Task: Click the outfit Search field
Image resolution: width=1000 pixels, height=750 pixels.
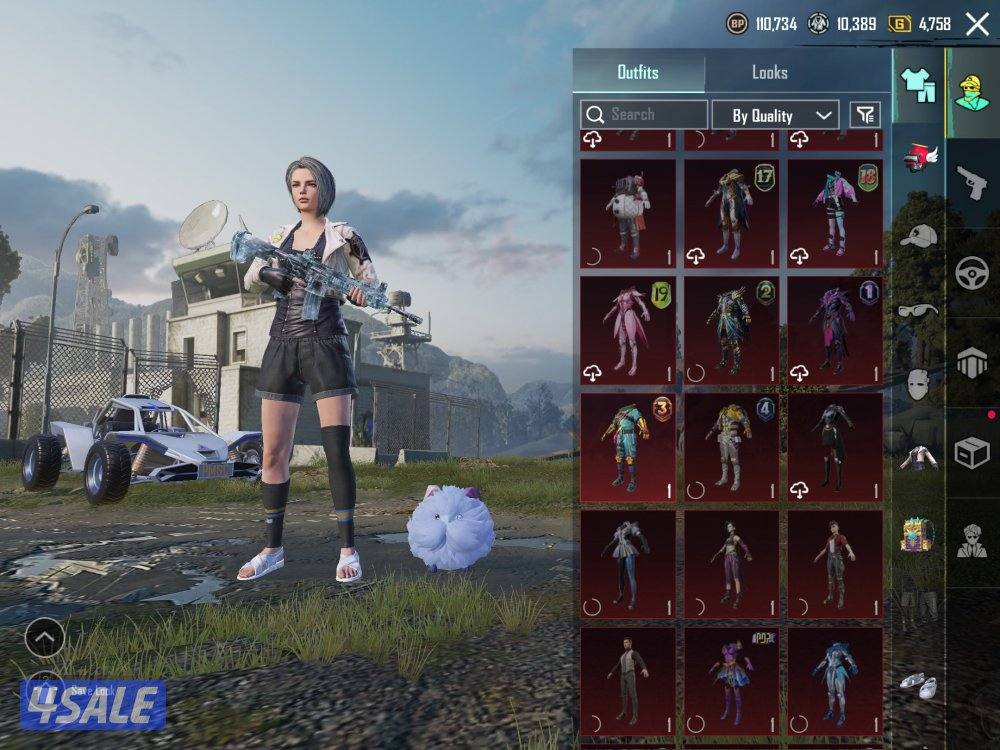Action: point(644,115)
